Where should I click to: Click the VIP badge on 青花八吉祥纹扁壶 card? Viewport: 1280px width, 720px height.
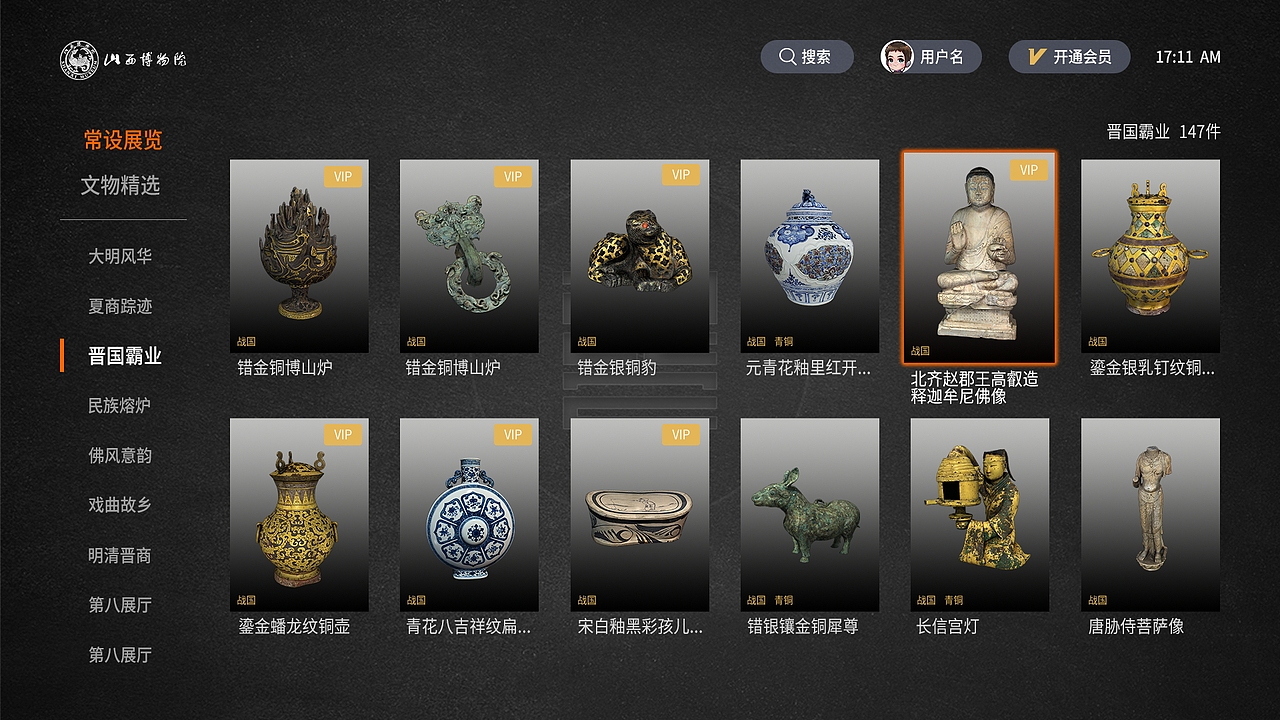[x=513, y=436]
